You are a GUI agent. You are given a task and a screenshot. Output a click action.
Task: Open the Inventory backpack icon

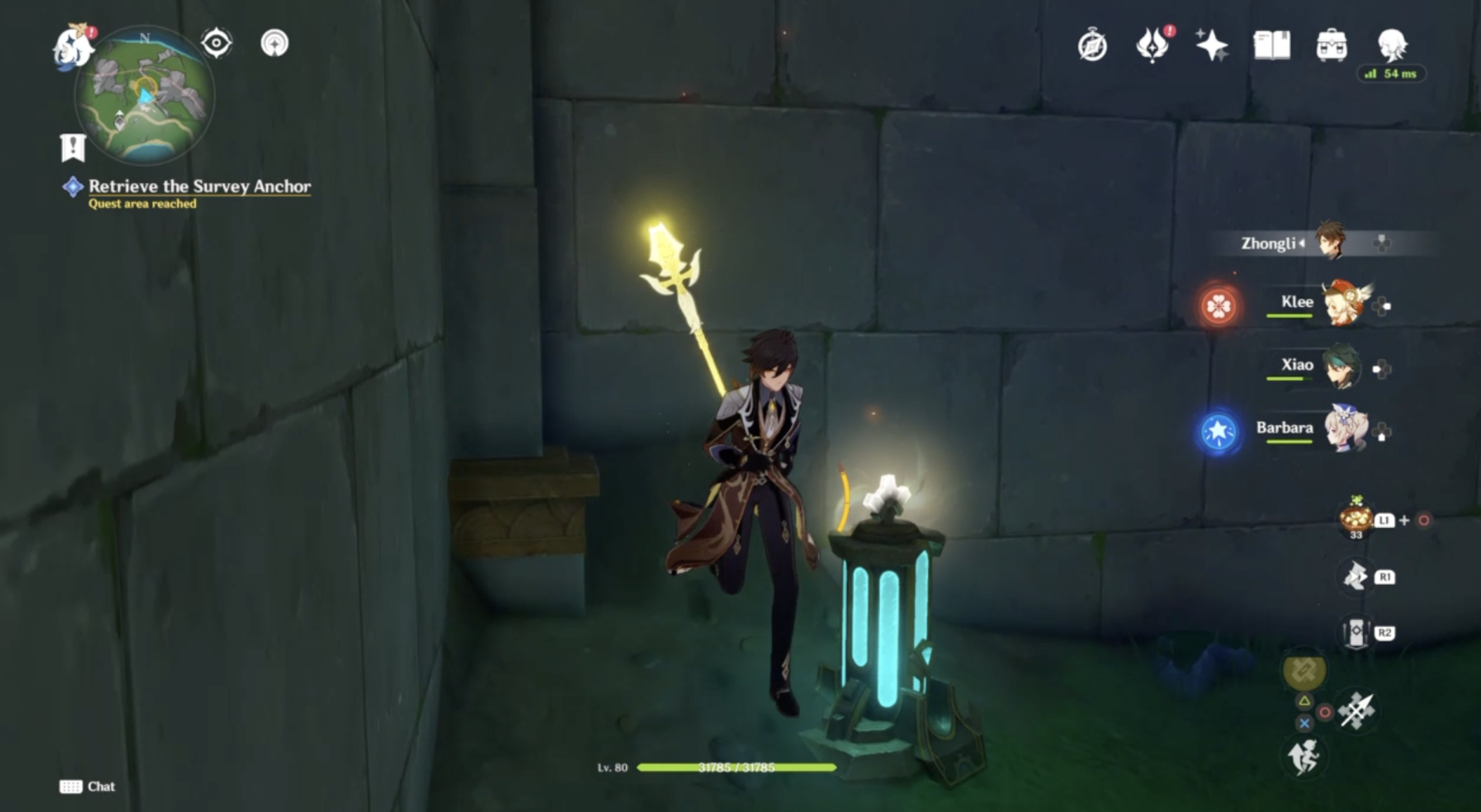point(1331,45)
